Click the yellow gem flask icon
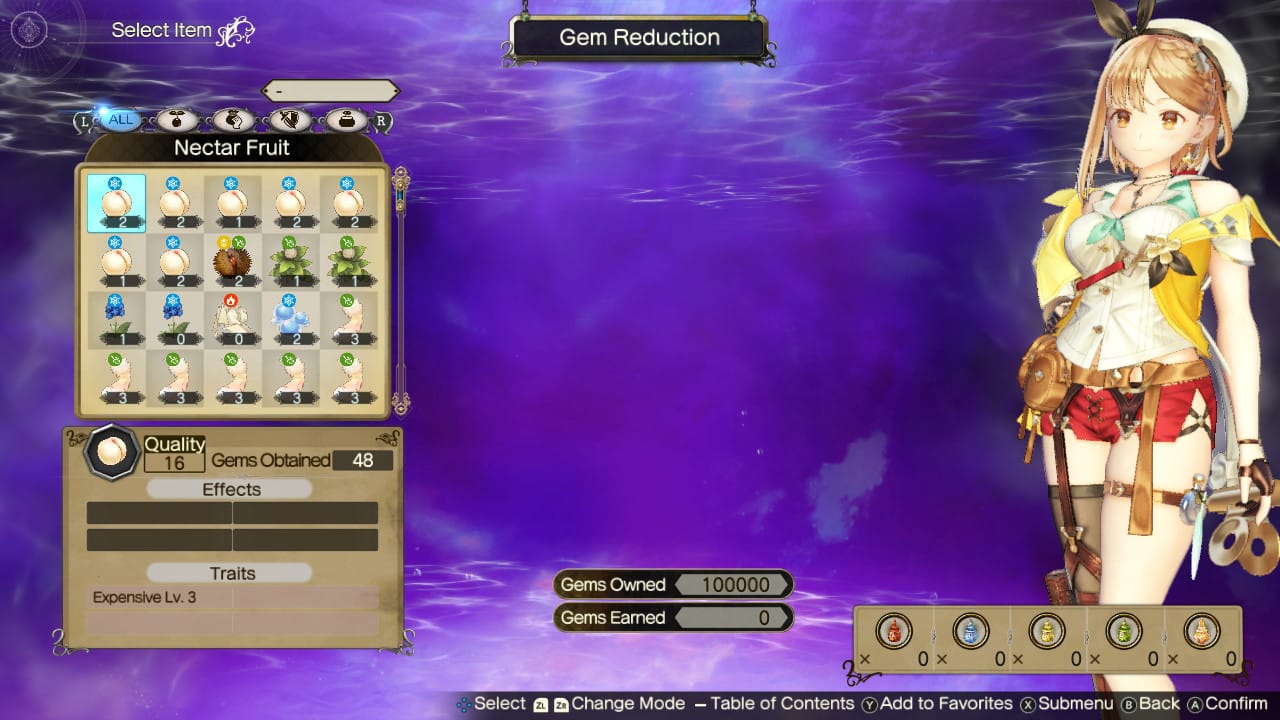This screenshot has height=720, width=1280. point(1046,632)
